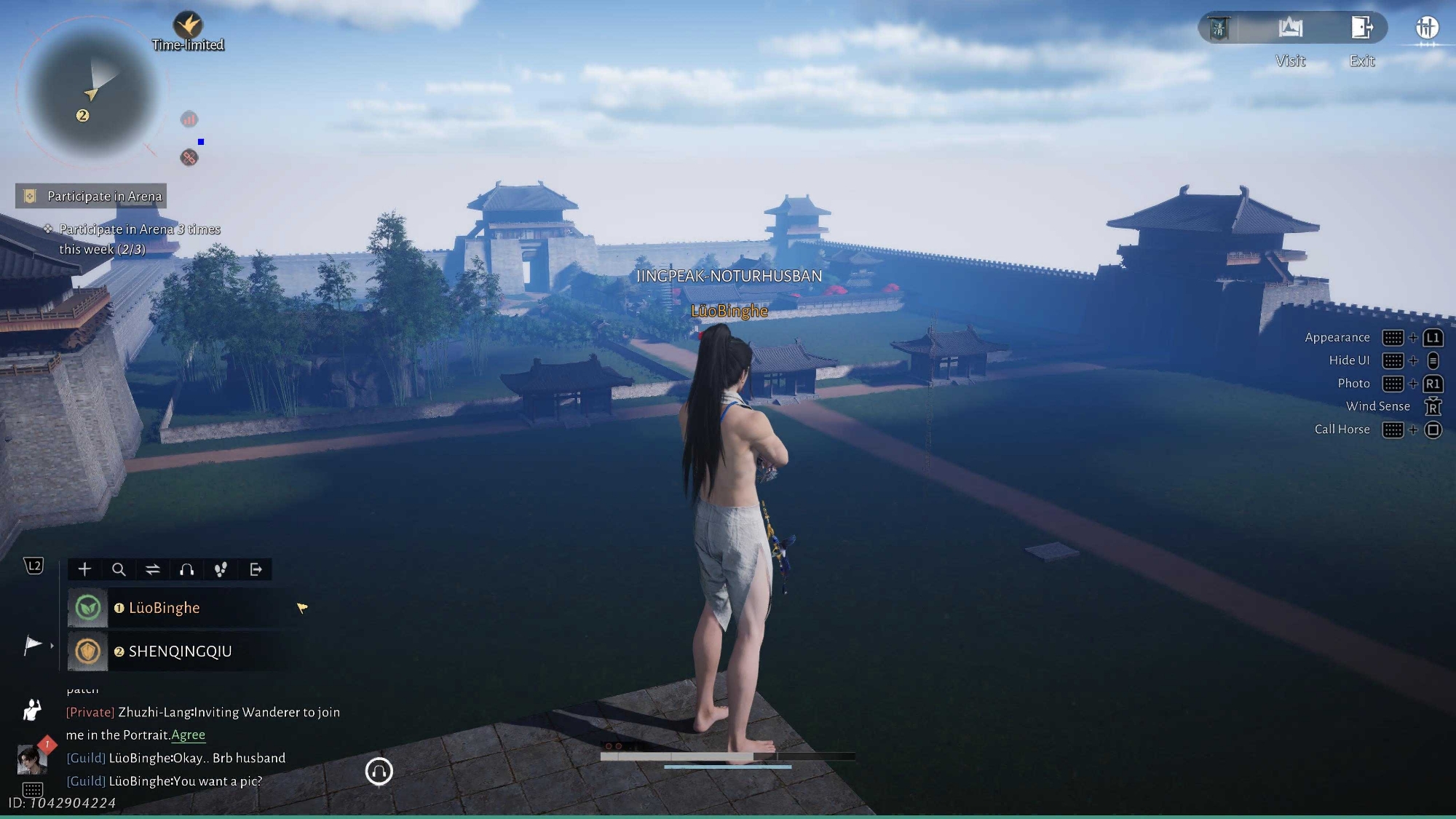Image resolution: width=1456 pixels, height=819 pixels.
Task: Toggle party voice headphones icon
Action: (x=187, y=569)
